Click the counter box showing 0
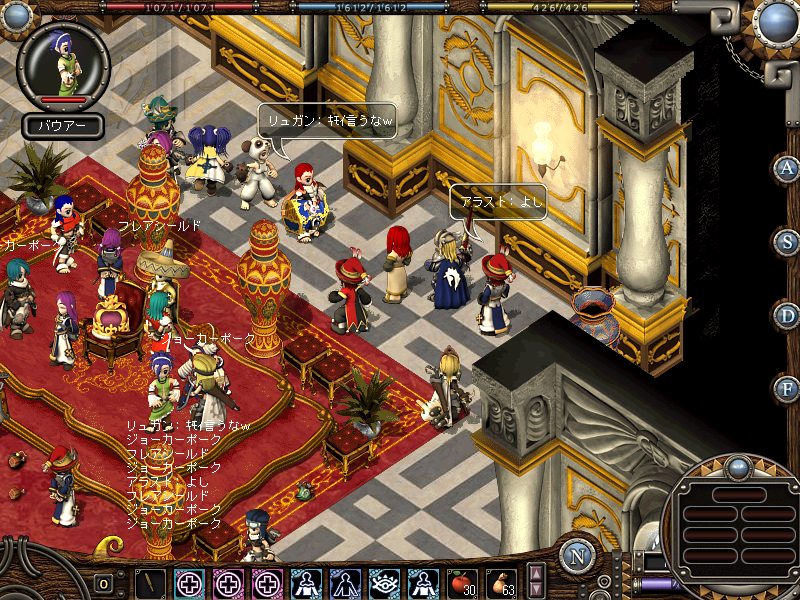This screenshot has height=600, width=800. 103,584
